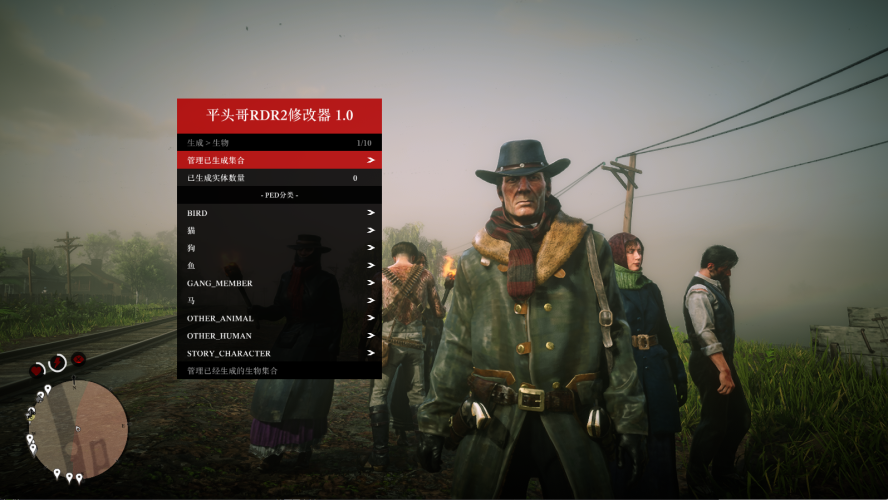The height and width of the screenshot is (500, 888).
Task: Choose the OTHER_ANIMAL category
Action: tap(279, 318)
